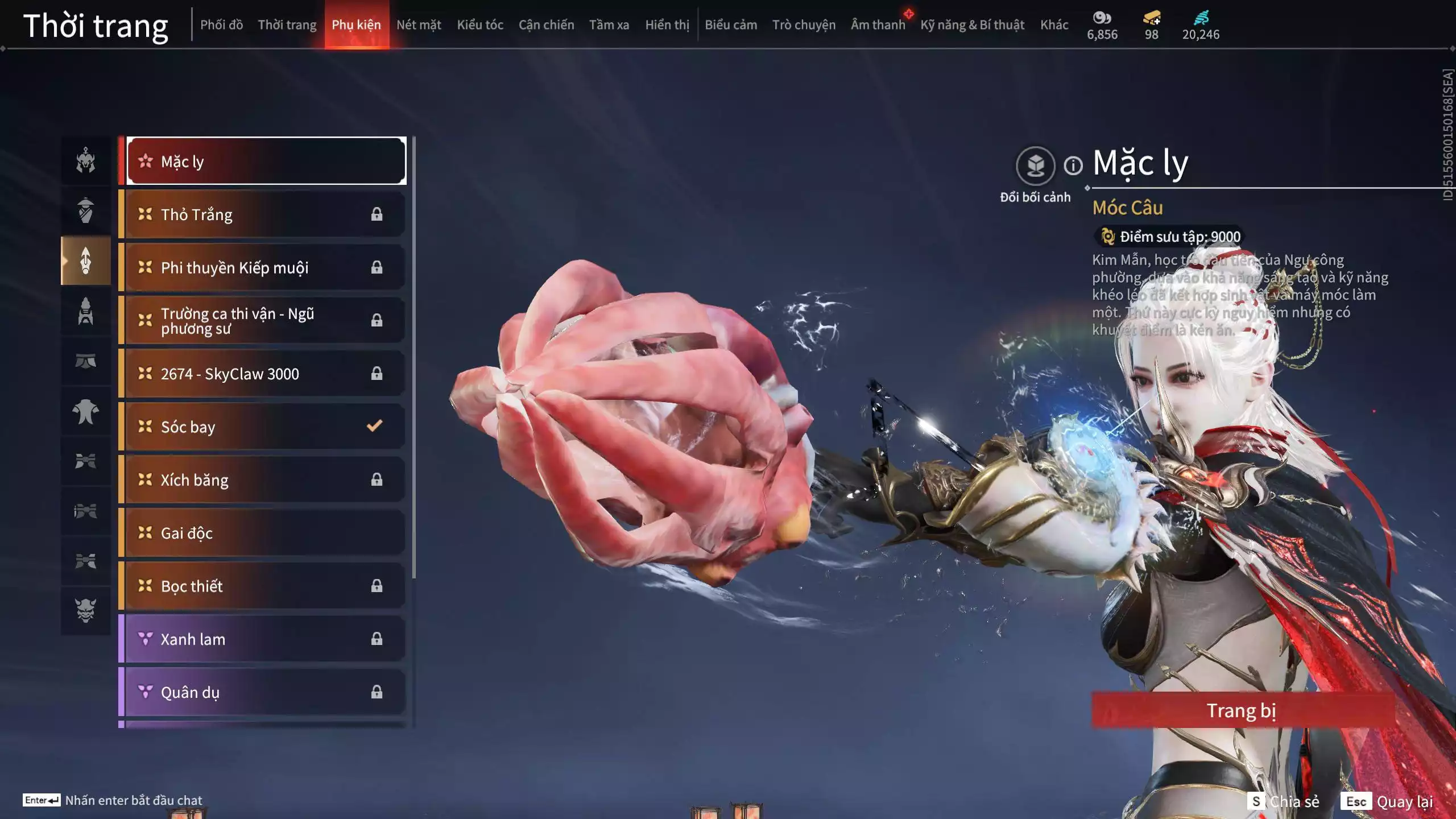This screenshot has height=819, width=1456.
Task: Click the Trang bị equip button
Action: 1241,710
